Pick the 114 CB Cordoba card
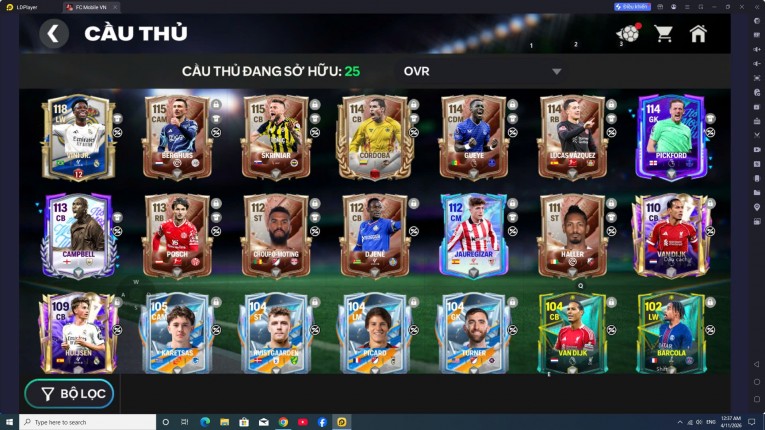The height and width of the screenshot is (430, 765). (374, 138)
